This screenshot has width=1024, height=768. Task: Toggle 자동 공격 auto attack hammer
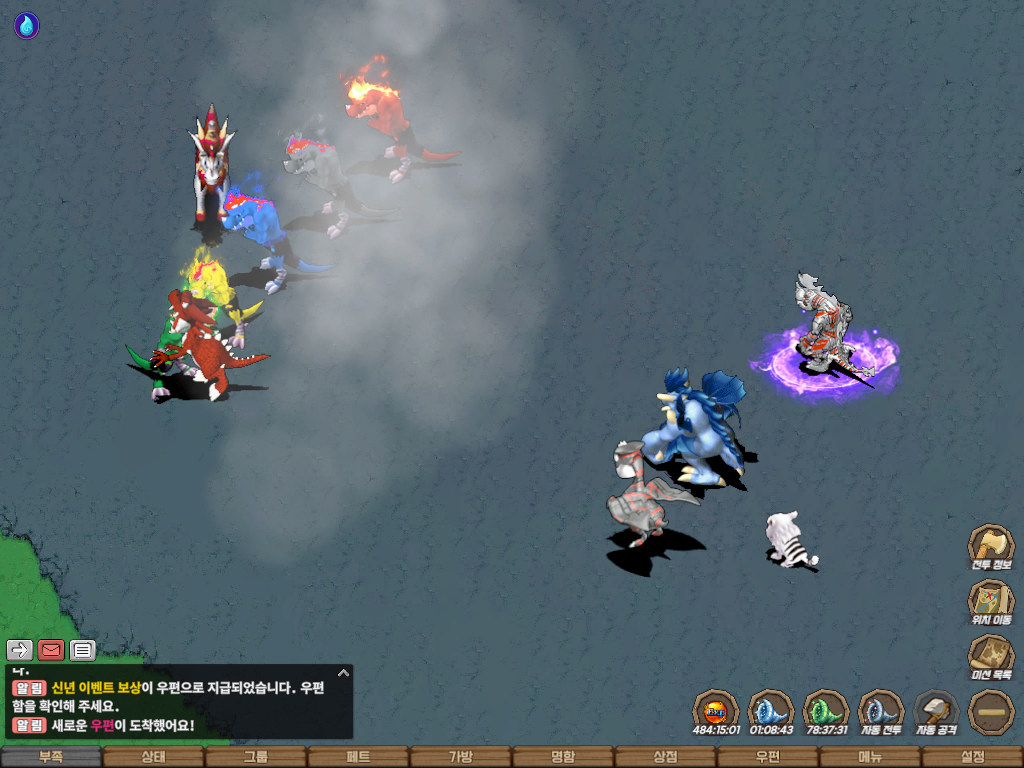pos(936,711)
